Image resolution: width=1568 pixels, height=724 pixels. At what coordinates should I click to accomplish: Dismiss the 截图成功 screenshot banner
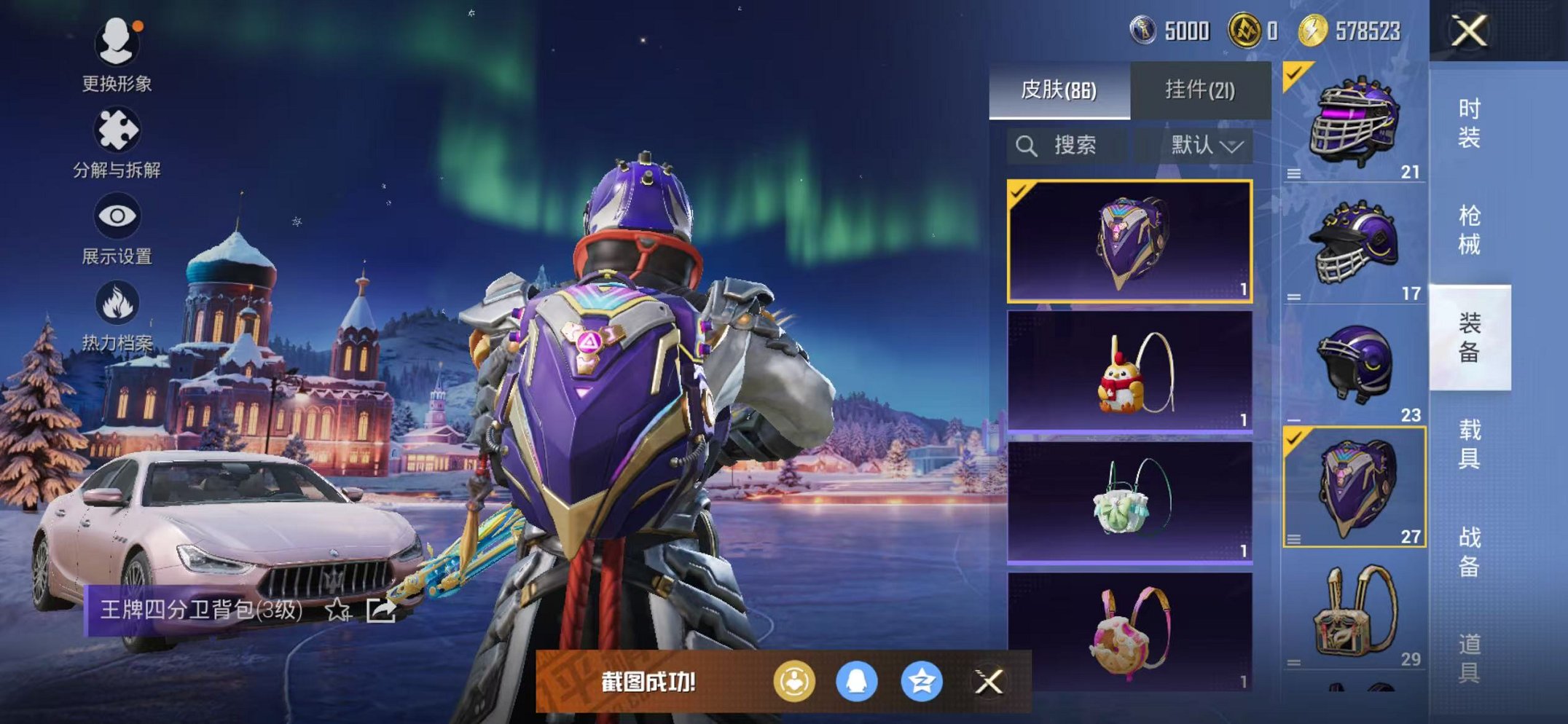pos(989,682)
